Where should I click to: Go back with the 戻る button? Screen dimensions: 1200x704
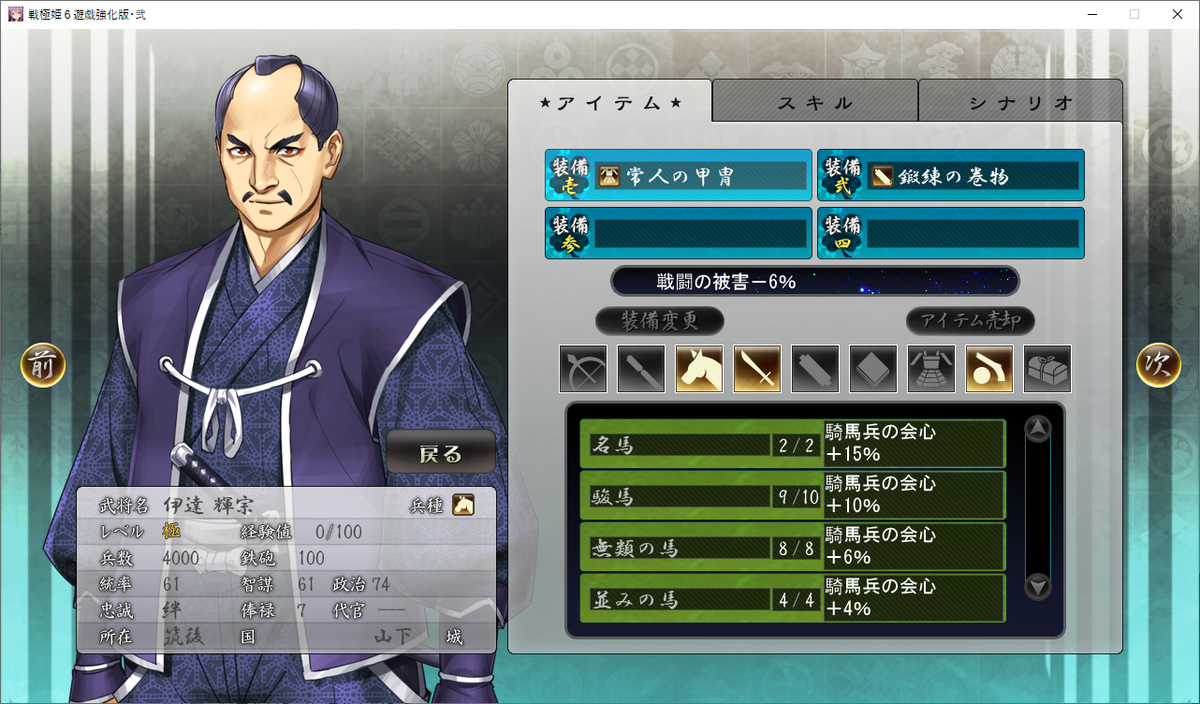coord(441,453)
